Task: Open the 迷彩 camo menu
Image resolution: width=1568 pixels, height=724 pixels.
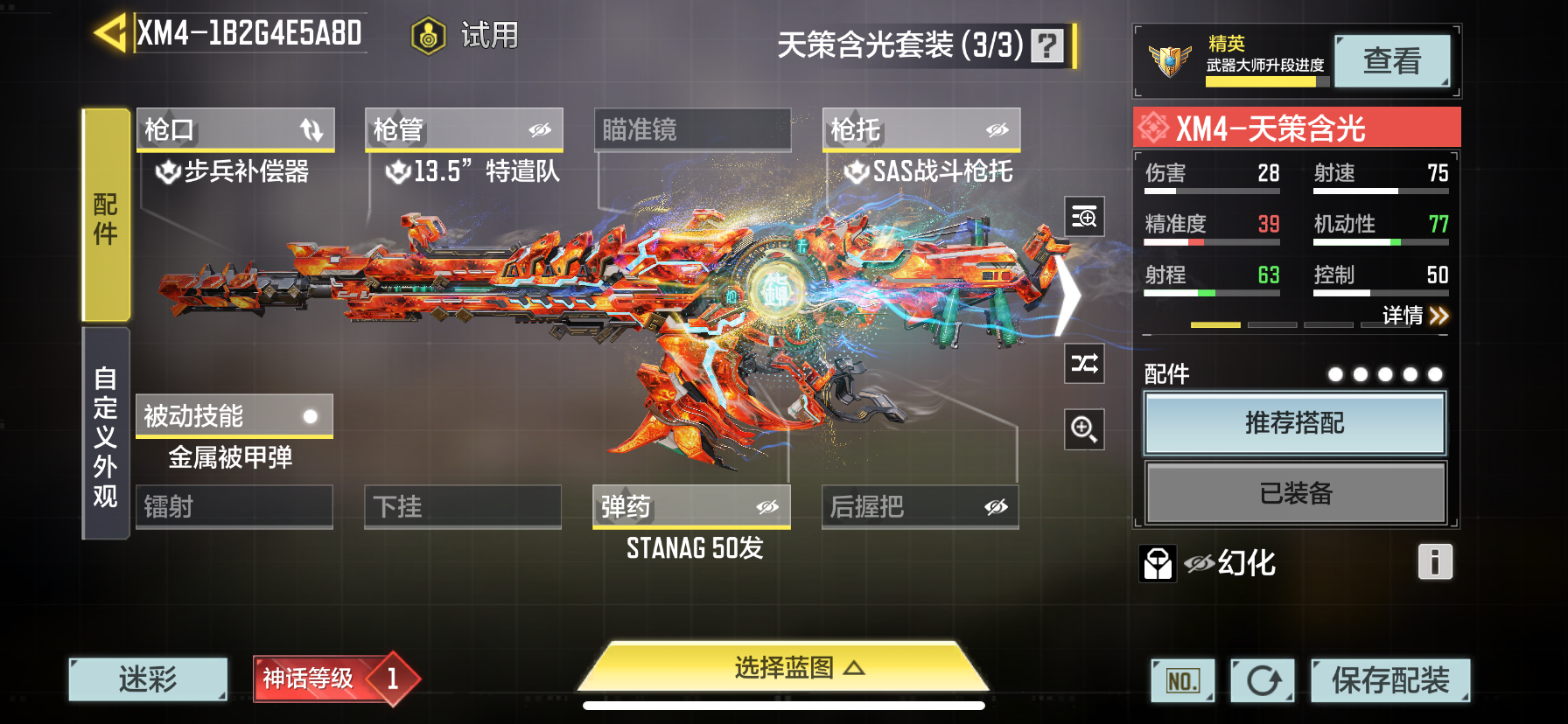Action: tap(148, 679)
